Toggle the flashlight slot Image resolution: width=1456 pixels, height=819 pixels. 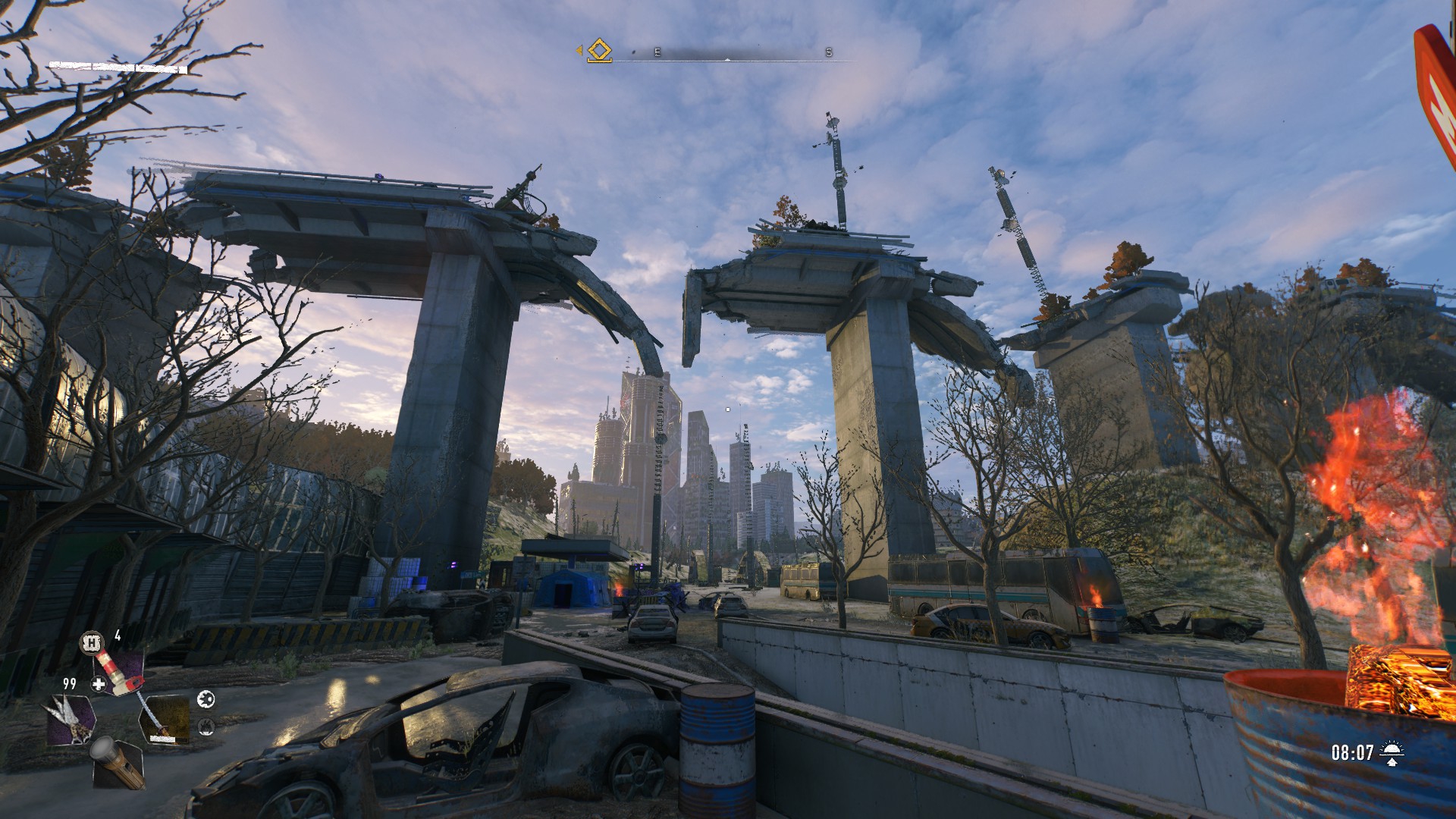[x=118, y=763]
